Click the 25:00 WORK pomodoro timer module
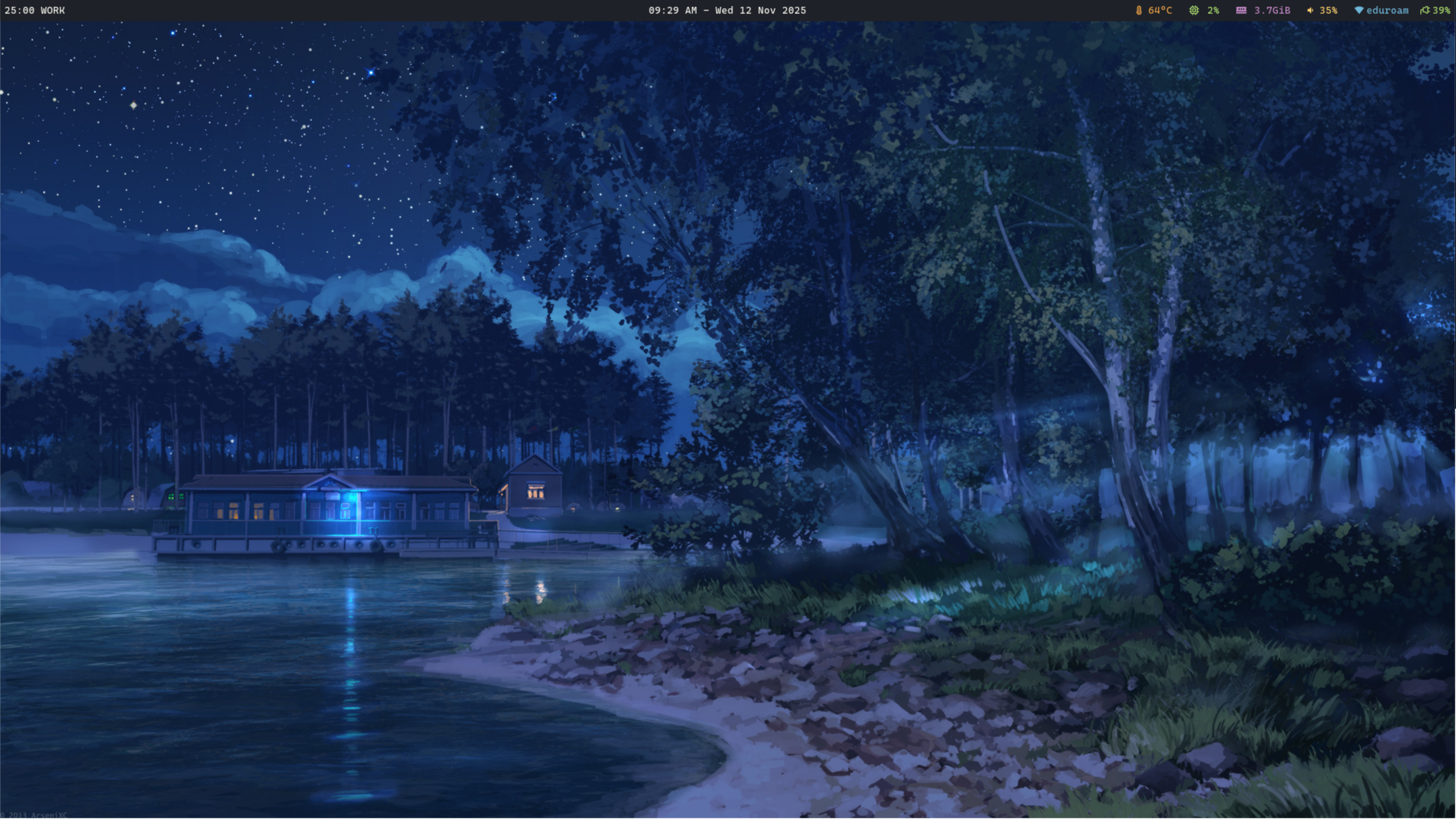 [x=34, y=10]
